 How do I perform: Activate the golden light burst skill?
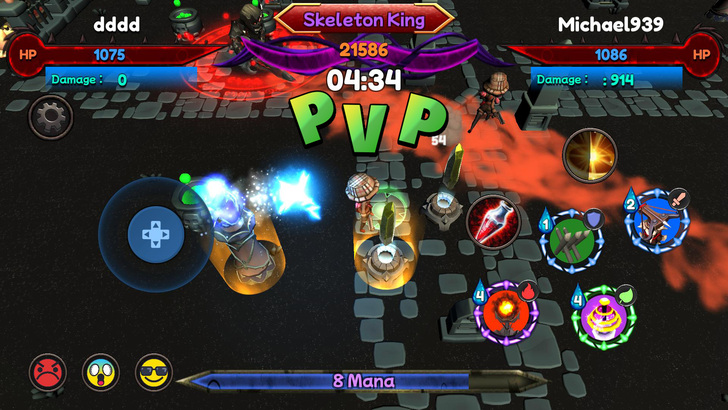tap(589, 155)
